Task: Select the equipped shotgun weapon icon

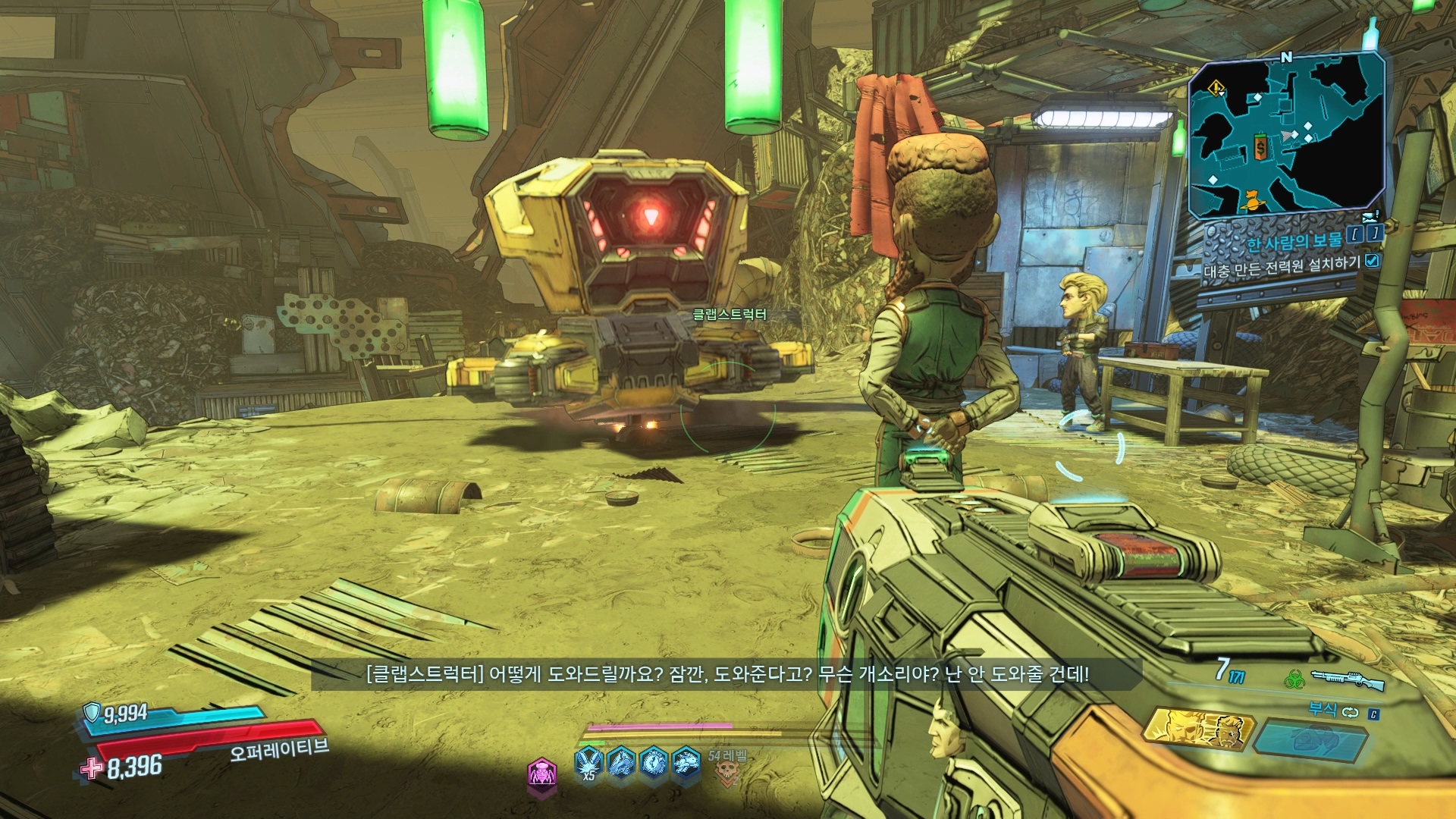Action: coord(1347,679)
